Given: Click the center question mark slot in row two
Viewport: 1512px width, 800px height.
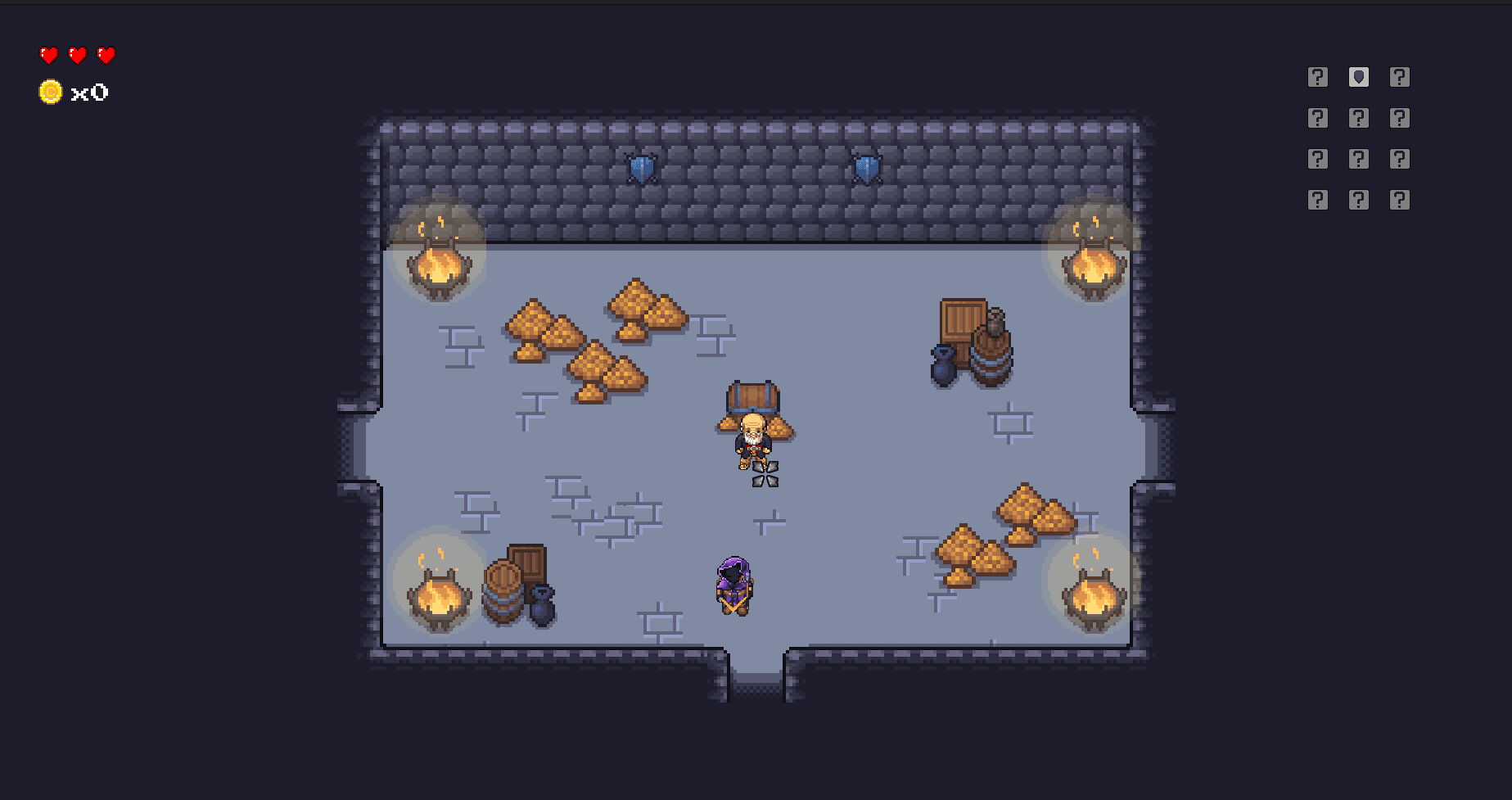Looking at the screenshot, I should (x=1358, y=117).
